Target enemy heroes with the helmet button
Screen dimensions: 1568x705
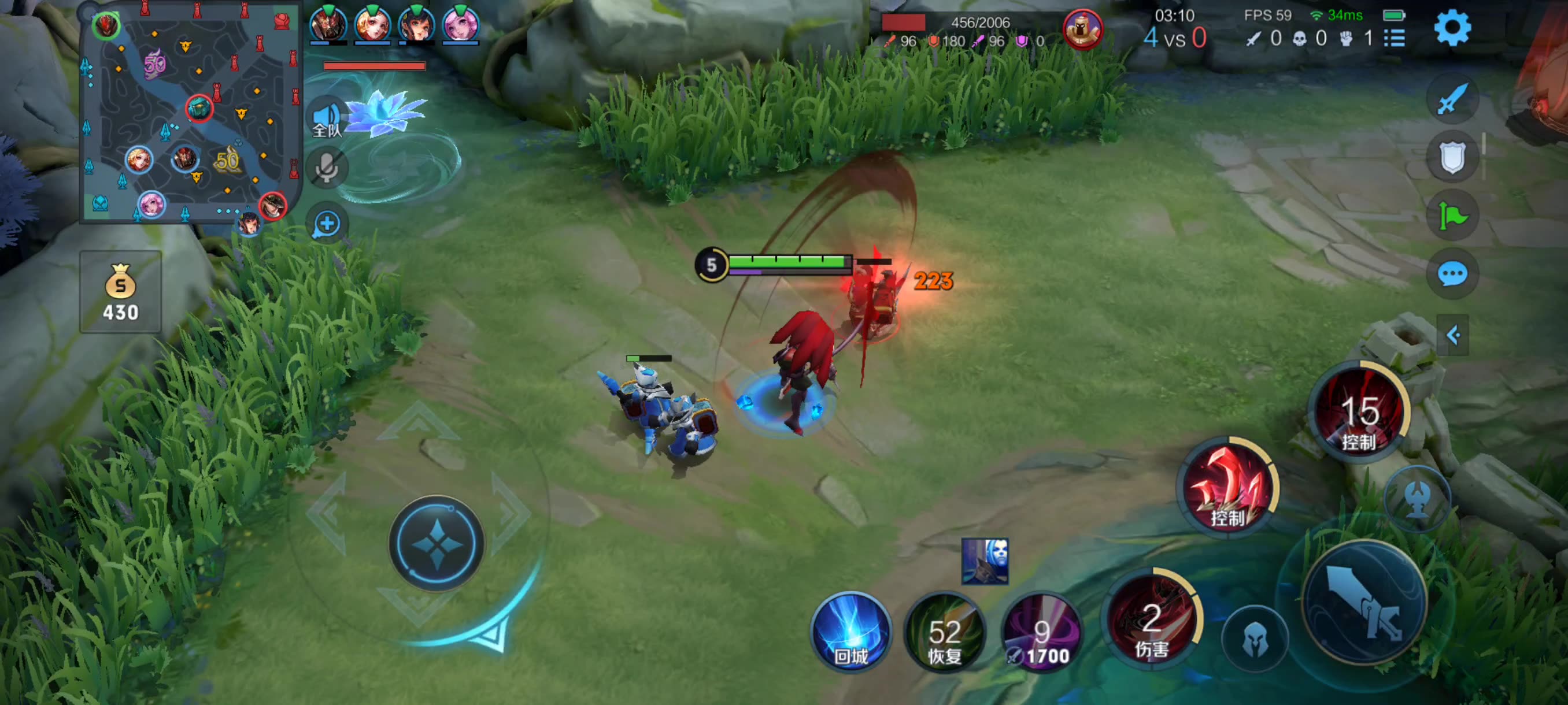coord(1255,639)
